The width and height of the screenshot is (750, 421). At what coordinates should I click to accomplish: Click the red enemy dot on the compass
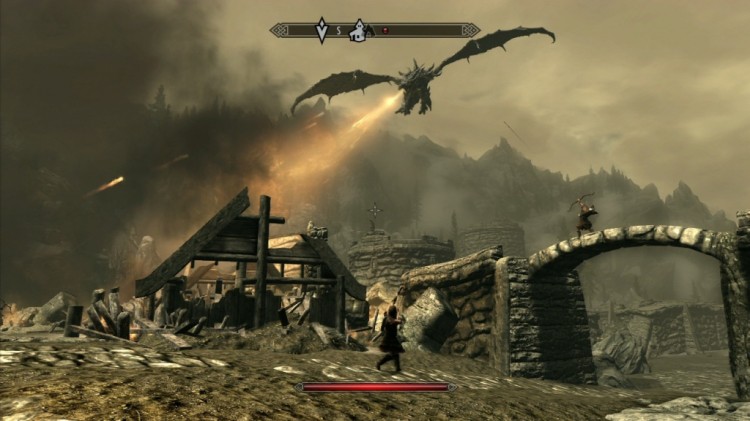[x=386, y=31]
